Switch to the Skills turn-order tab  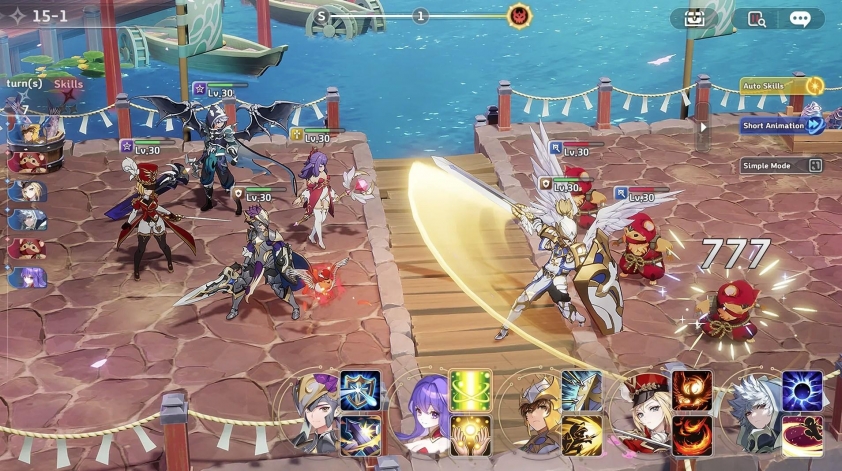69,84
